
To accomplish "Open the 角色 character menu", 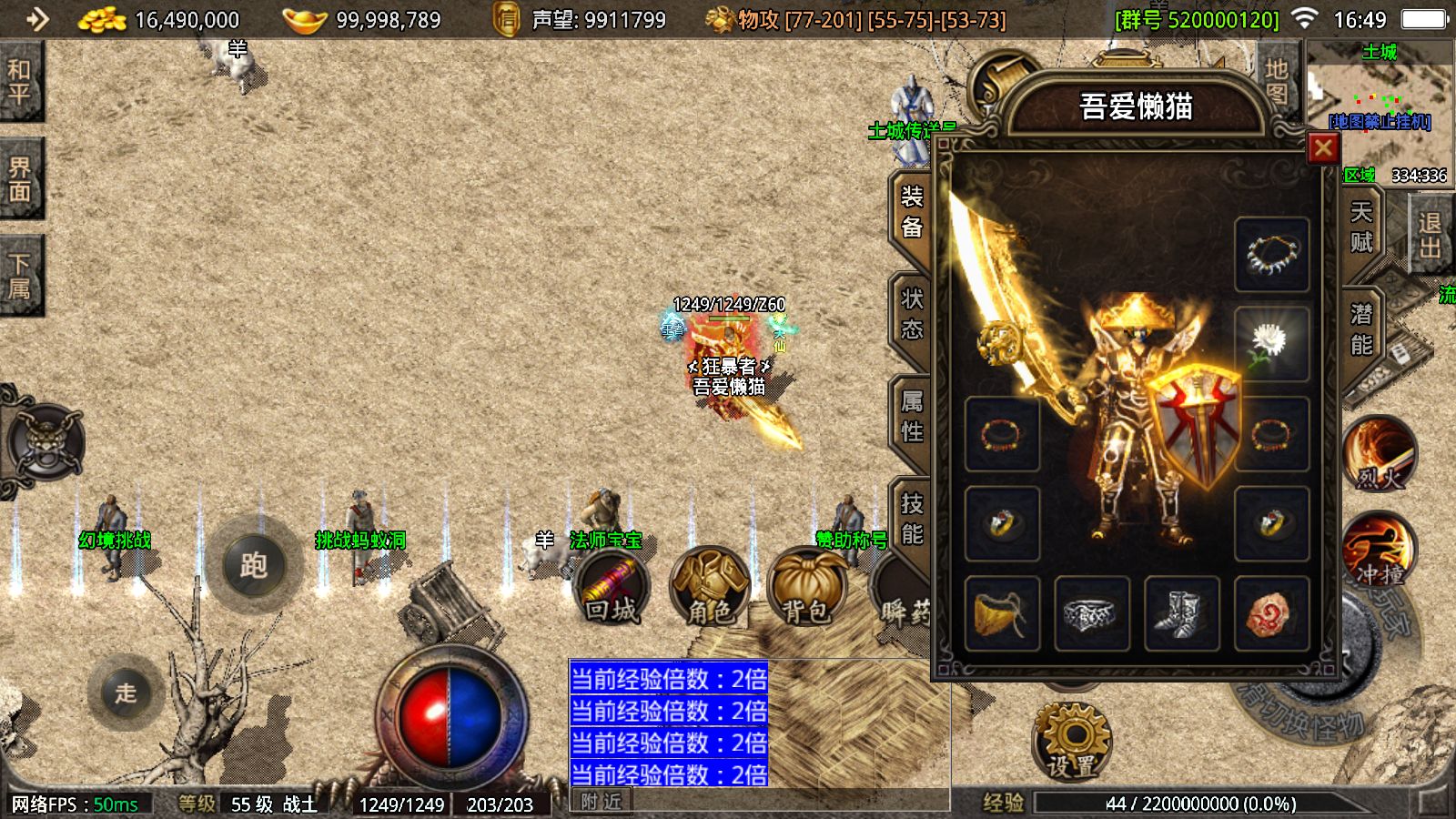I will point(710,588).
